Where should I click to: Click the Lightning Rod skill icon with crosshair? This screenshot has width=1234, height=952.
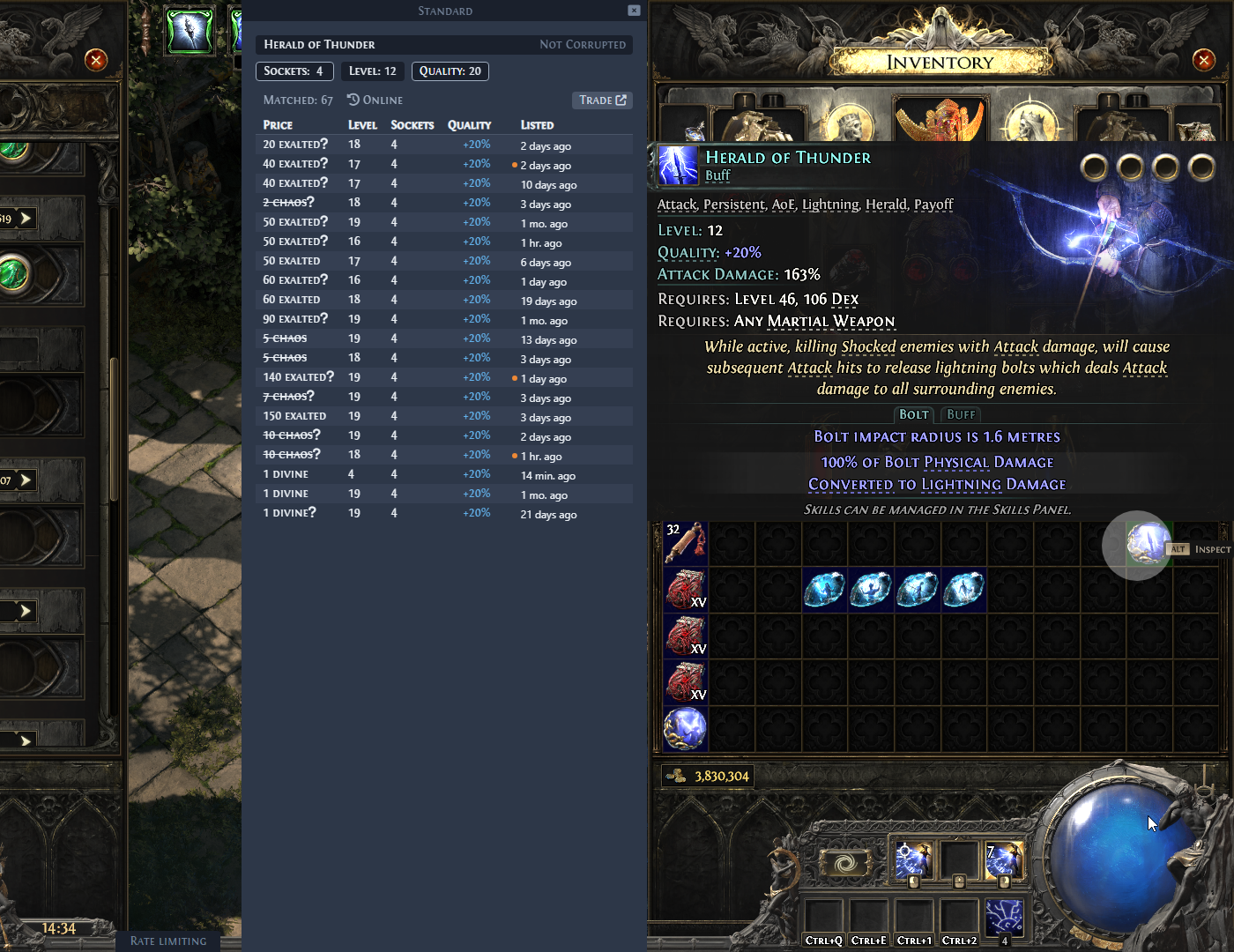(x=914, y=861)
